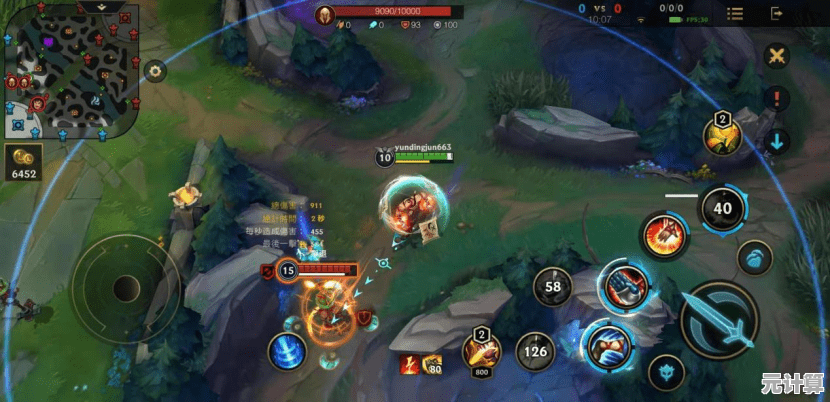Select the crossed swords ping button
Screen dimensions: 830x402
coord(776,56)
